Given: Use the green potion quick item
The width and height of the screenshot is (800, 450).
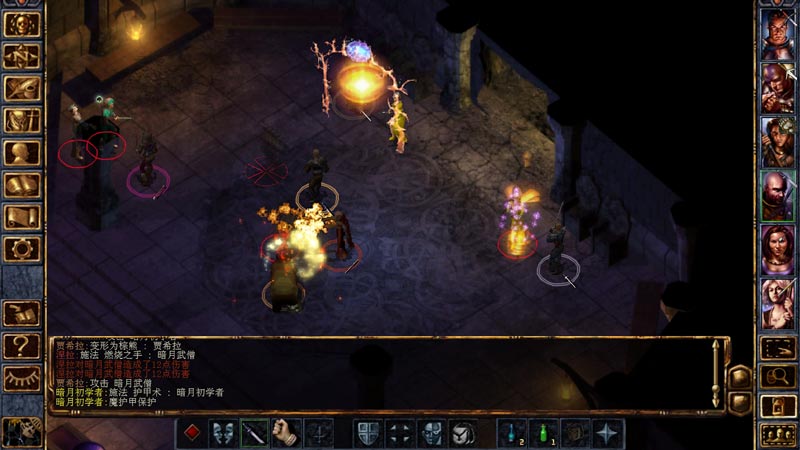Looking at the screenshot, I should (x=544, y=433).
